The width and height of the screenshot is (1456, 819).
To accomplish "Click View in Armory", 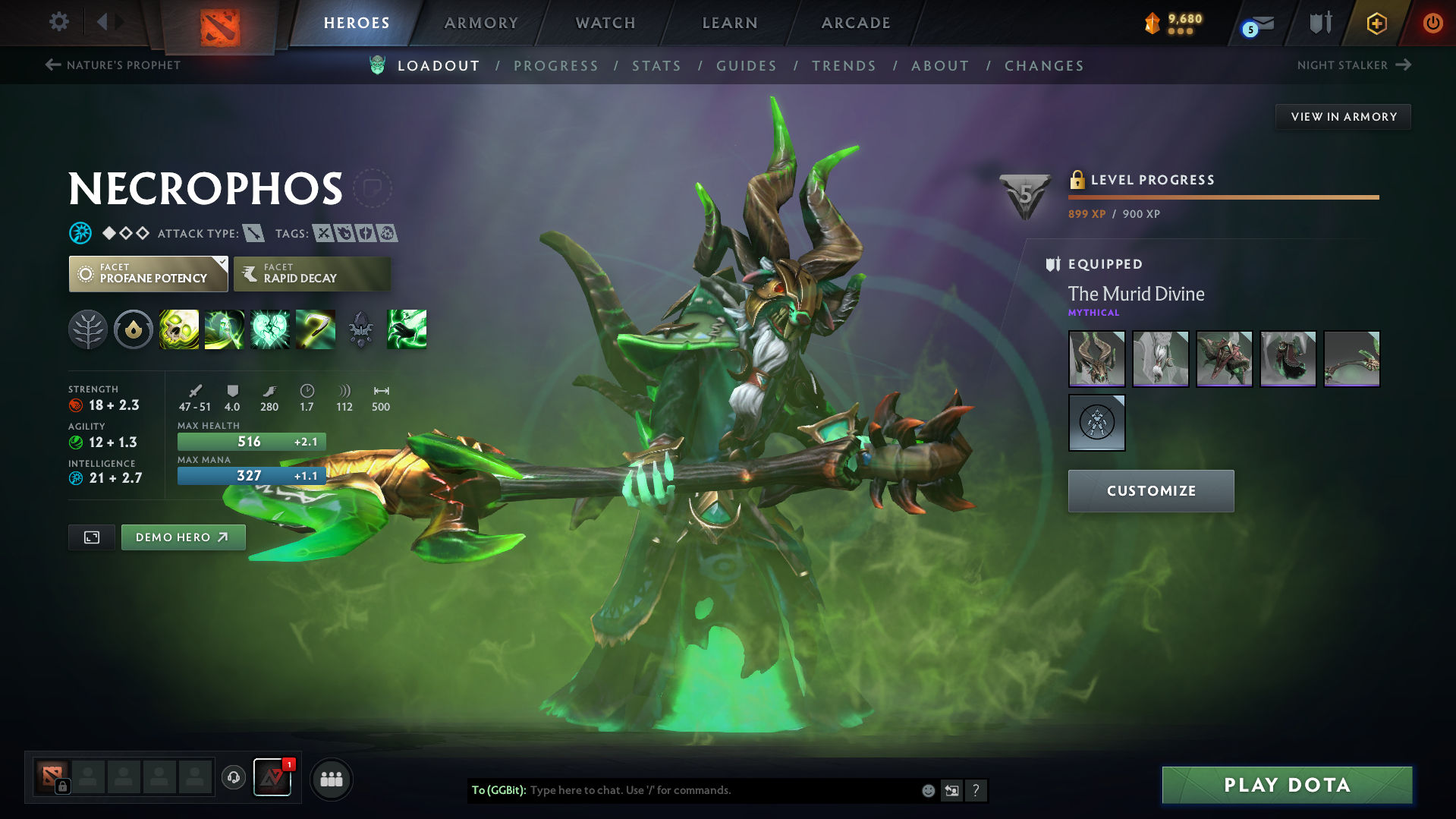I will 1343,117.
